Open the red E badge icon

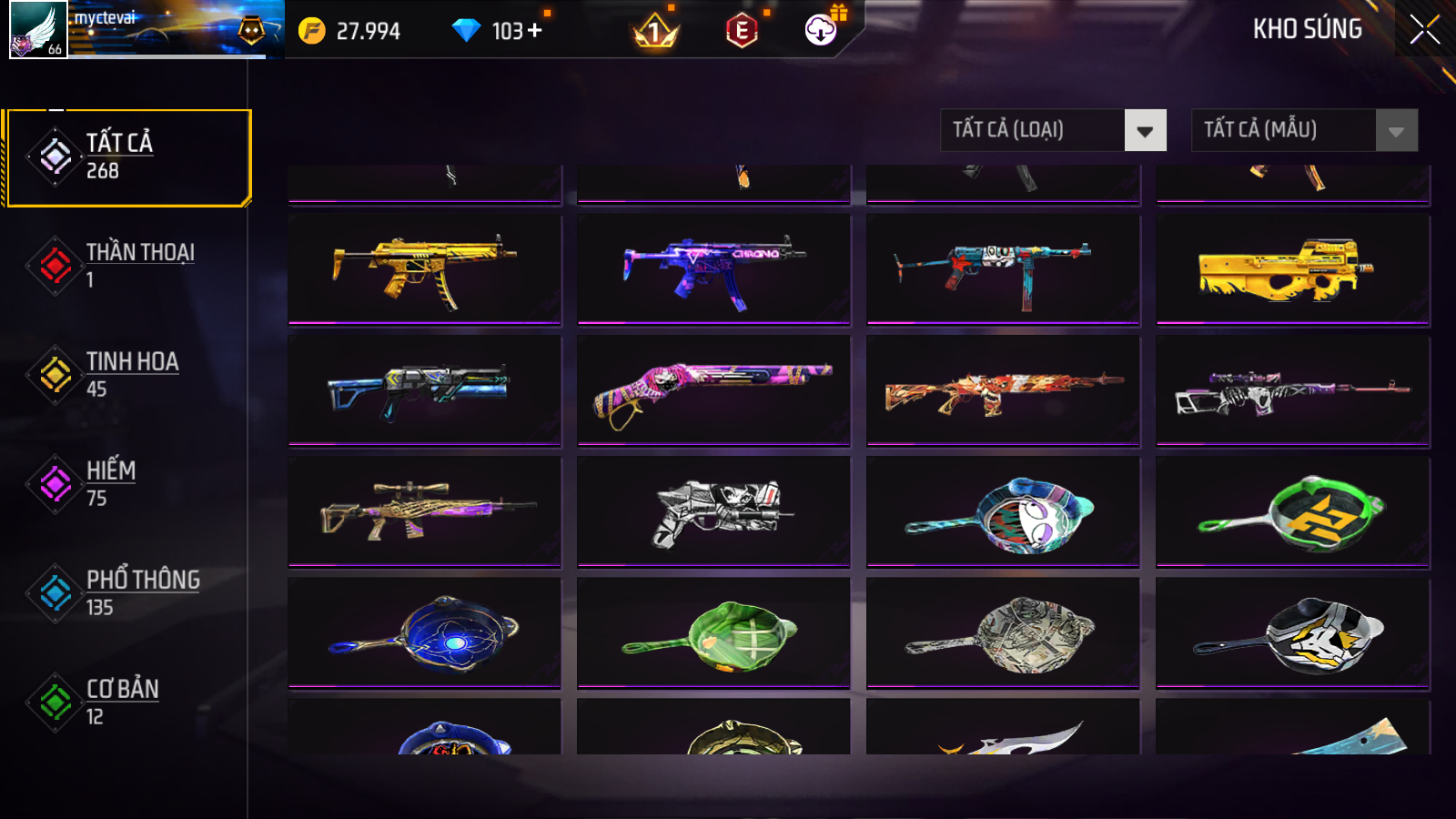coord(742,31)
